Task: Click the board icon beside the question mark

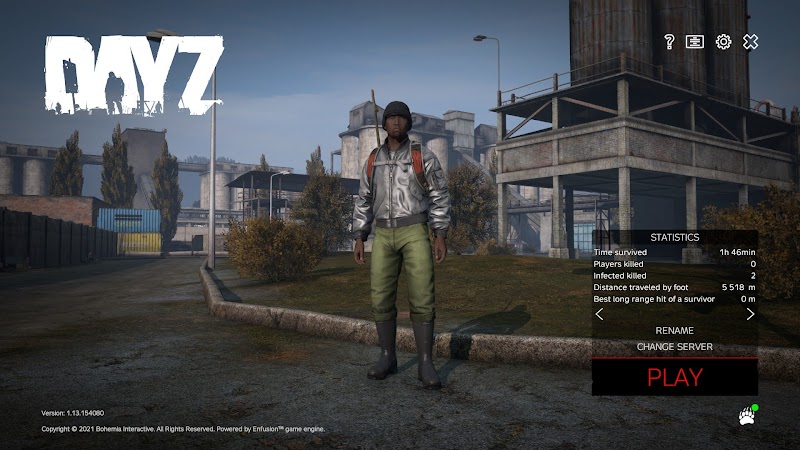Action: coord(695,41)
